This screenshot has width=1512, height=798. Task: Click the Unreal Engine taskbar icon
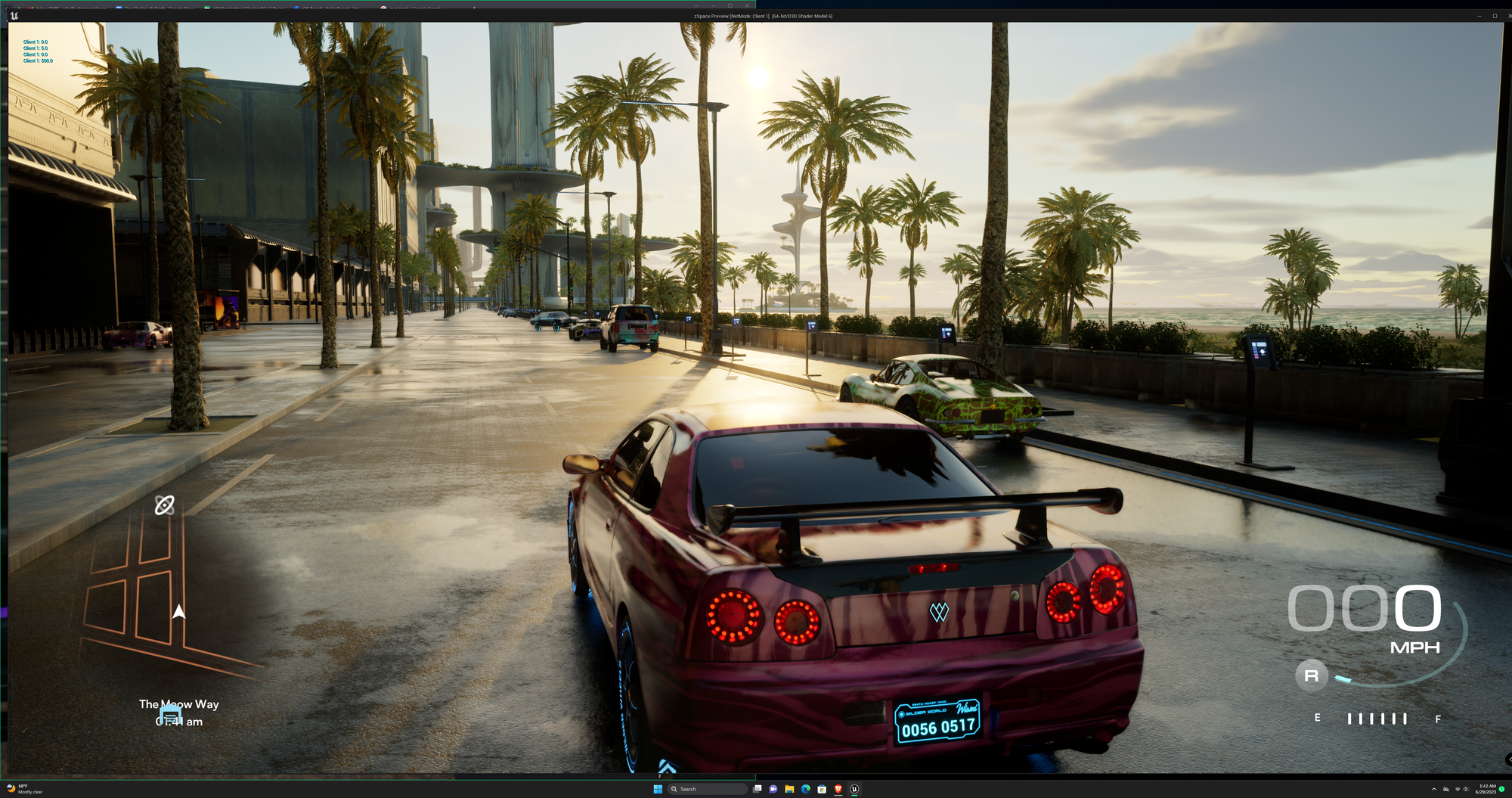[854, 789]
